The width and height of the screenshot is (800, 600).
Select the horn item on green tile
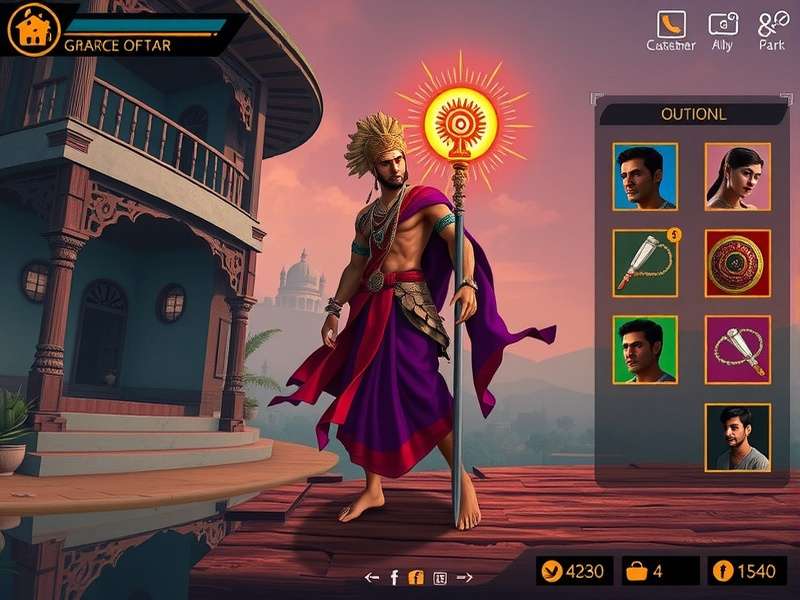[645, 263]
